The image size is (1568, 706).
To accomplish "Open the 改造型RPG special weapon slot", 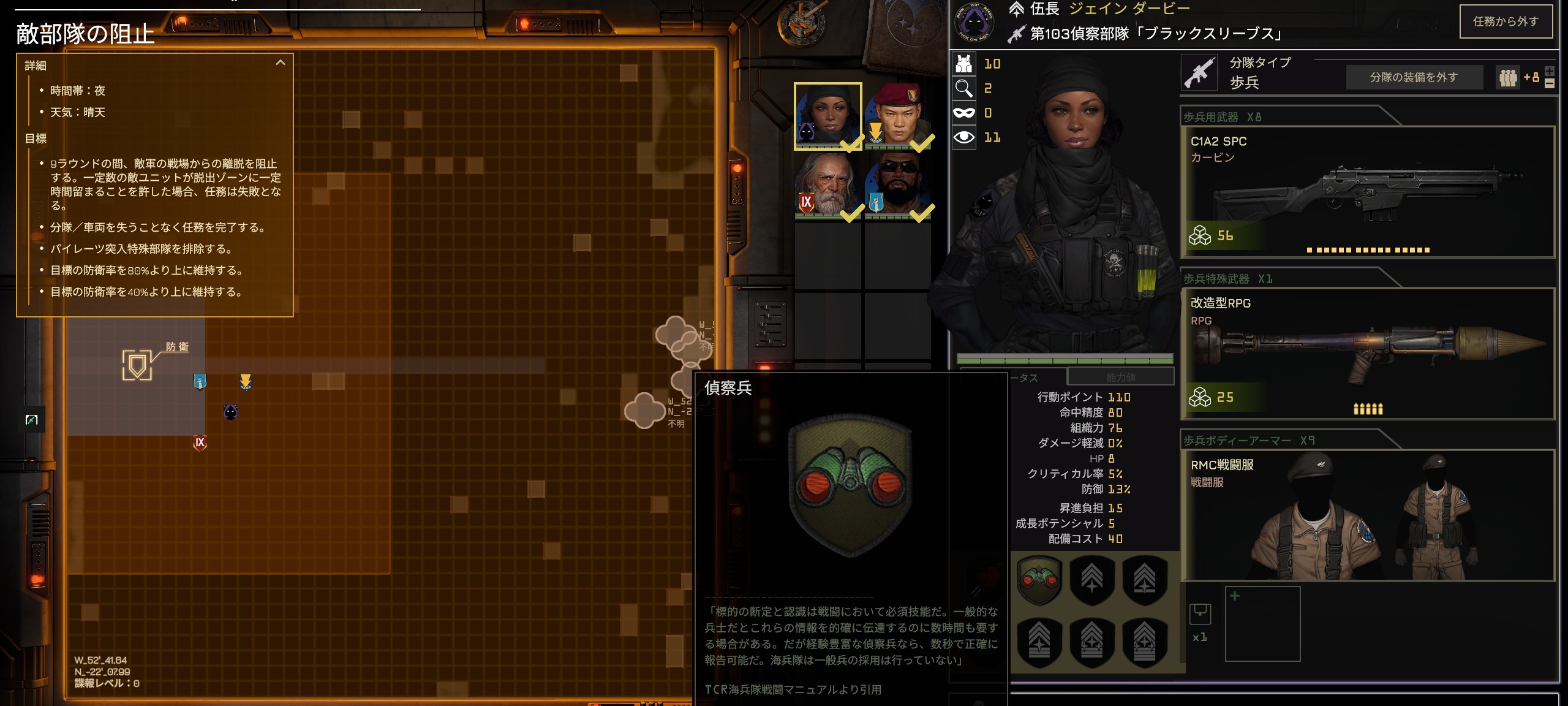I will [1367, 354].
